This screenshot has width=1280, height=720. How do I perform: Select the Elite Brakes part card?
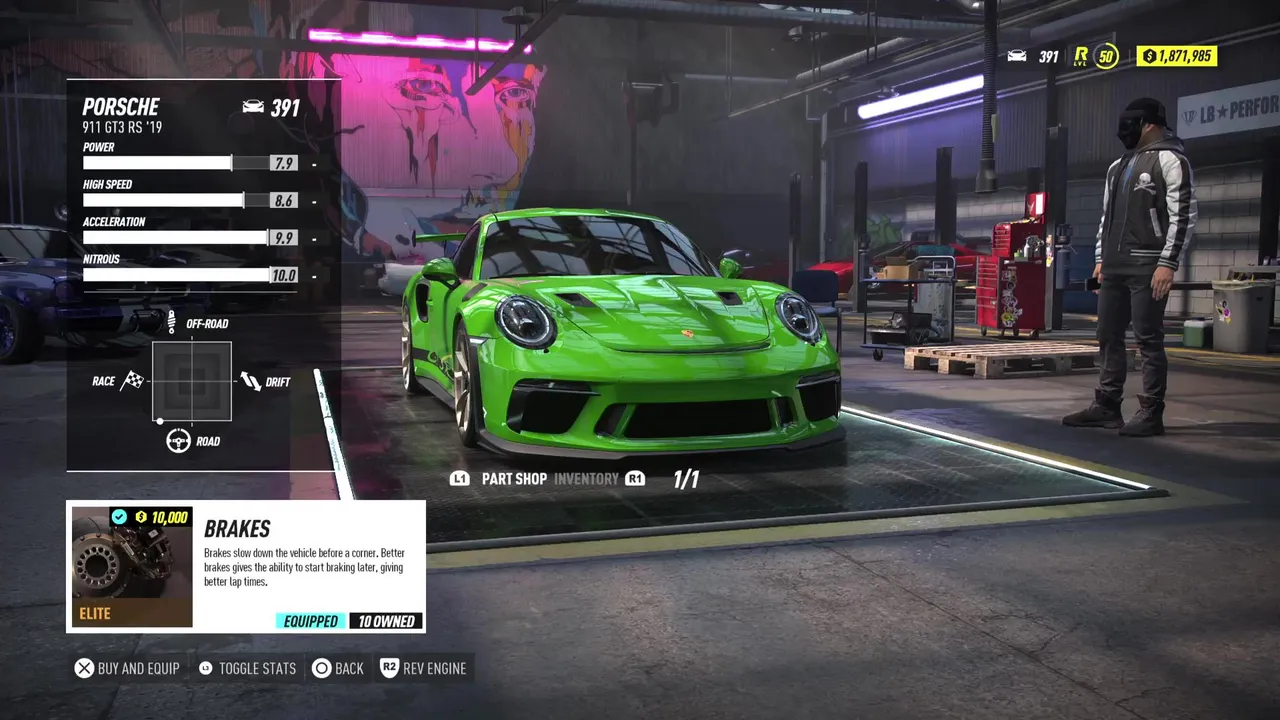click(246, 567)
